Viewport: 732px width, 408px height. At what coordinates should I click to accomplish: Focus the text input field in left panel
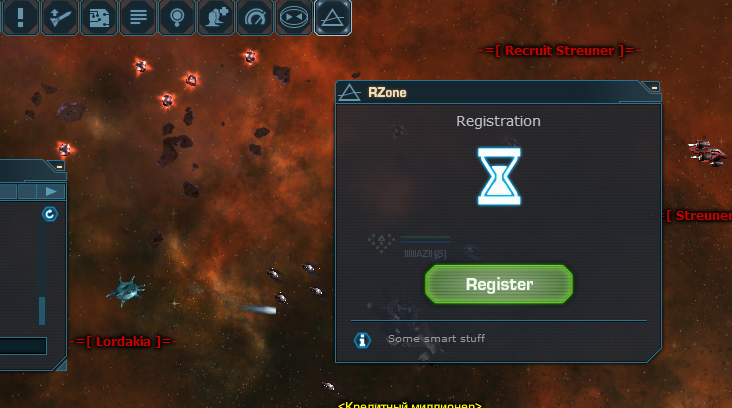pos(22,346)
